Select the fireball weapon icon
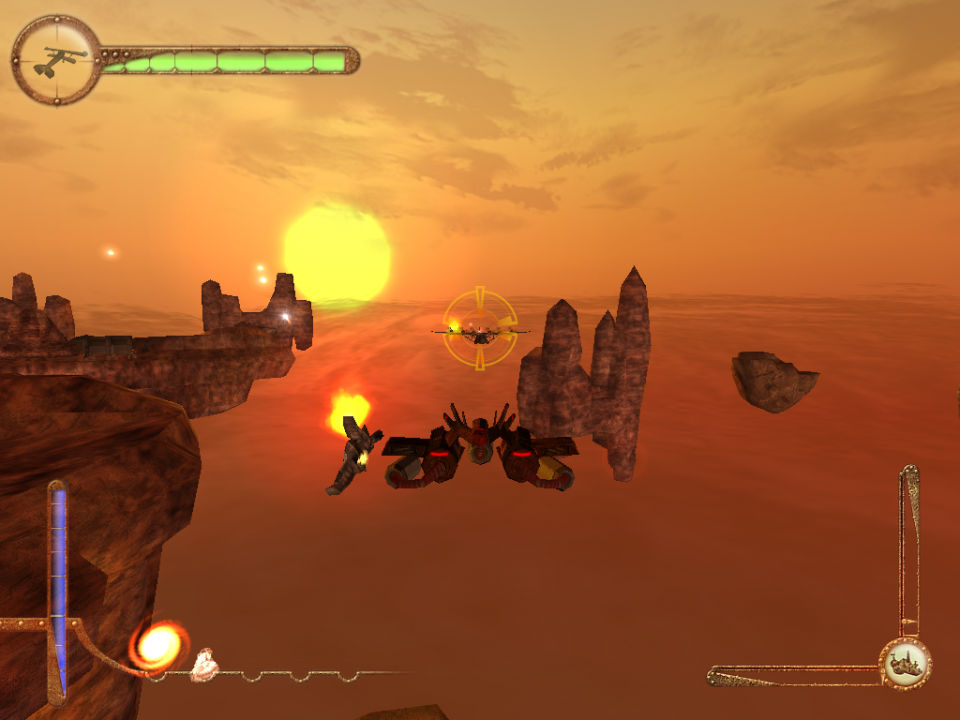 (159, 646)
